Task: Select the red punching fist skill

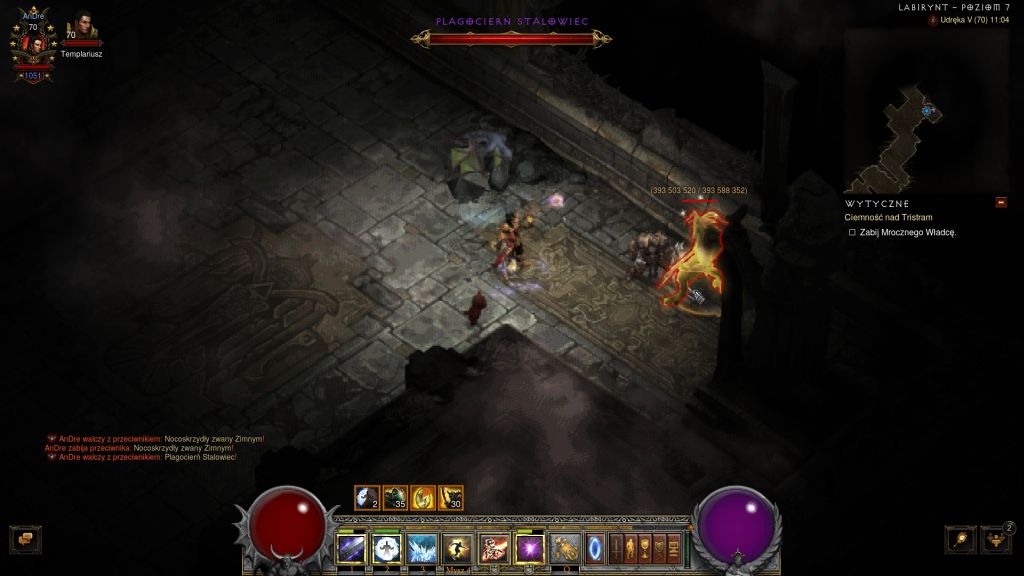Action: click(492, 548)
